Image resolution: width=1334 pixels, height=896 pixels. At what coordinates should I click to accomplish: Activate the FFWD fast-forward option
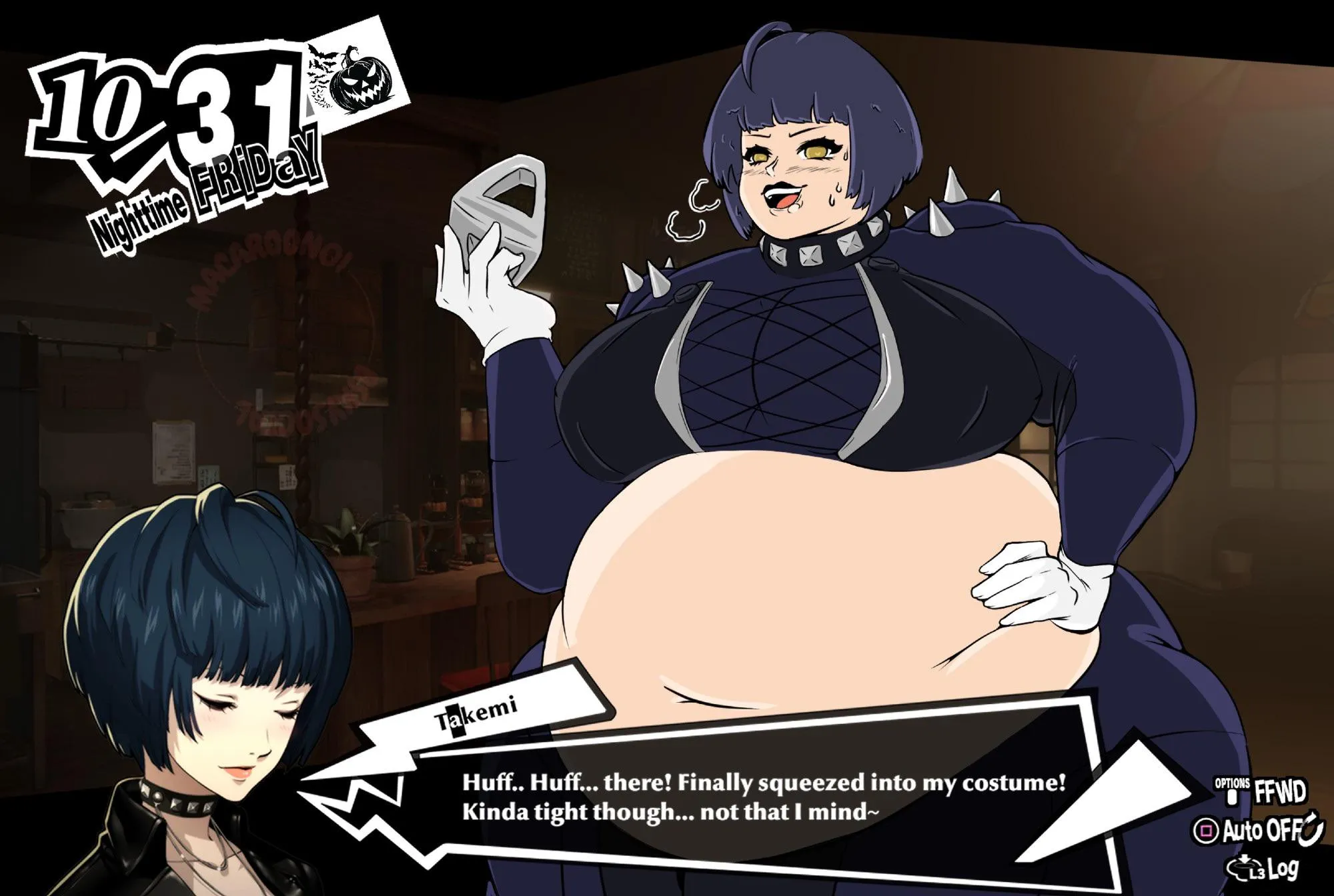coord(1261,792)
